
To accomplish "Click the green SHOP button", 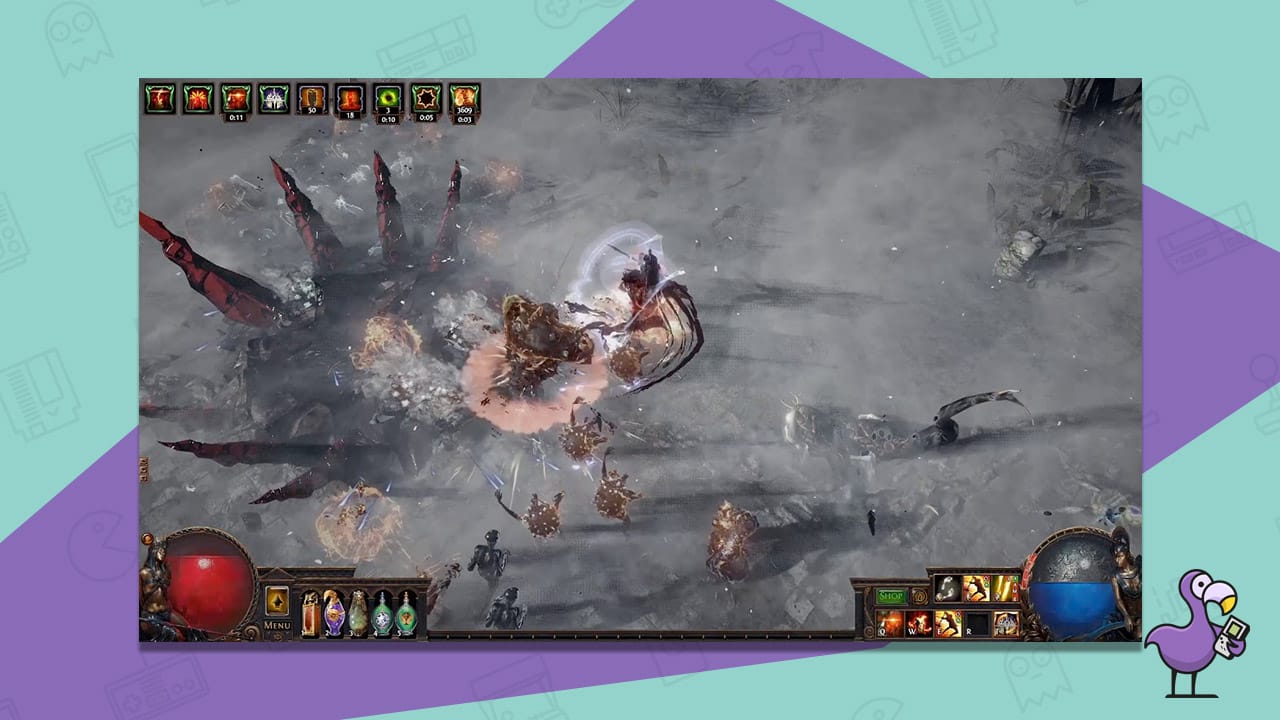I will (891, 596).
